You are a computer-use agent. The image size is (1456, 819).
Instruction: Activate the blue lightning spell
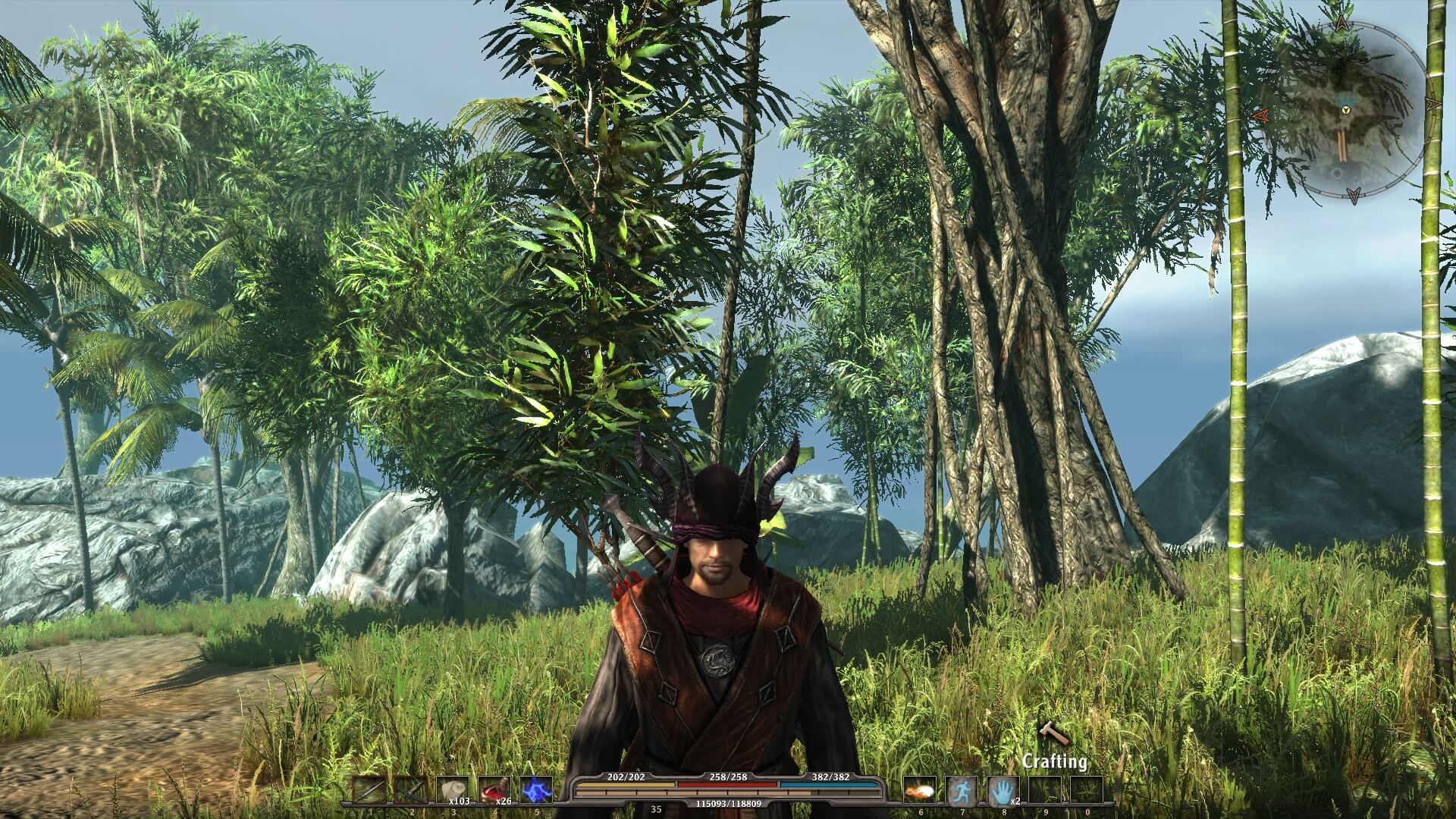pyautogui.click(x=535, y=790)
